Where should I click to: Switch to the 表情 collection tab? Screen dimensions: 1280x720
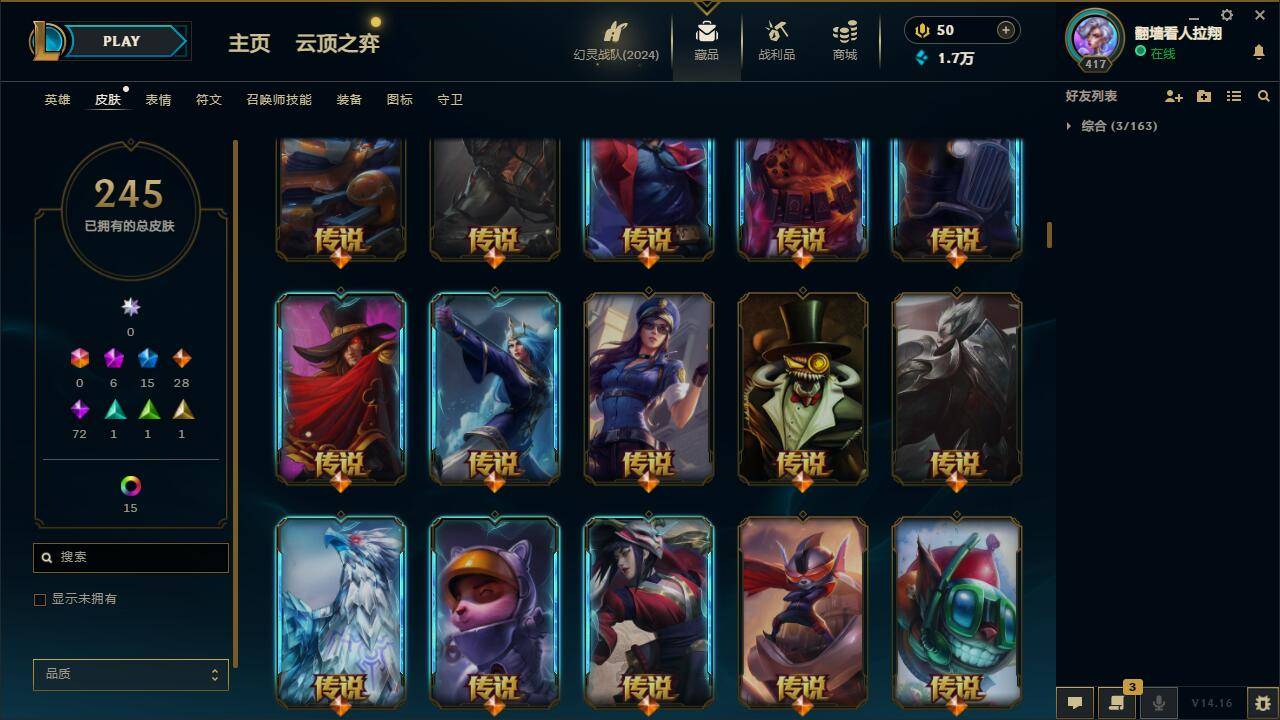tap(159, 99)
